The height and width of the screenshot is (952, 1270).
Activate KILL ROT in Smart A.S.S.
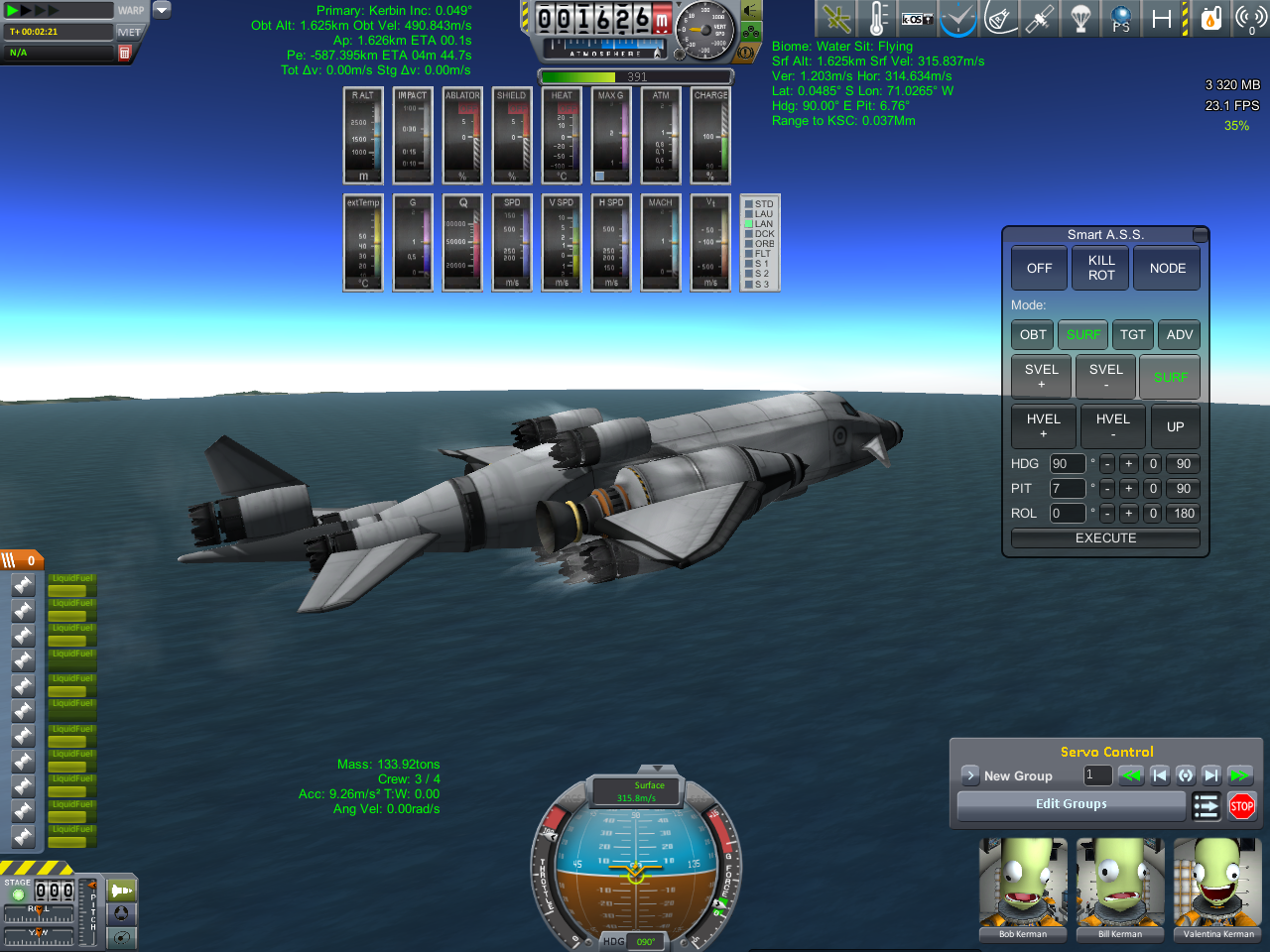pos(1101,268)
